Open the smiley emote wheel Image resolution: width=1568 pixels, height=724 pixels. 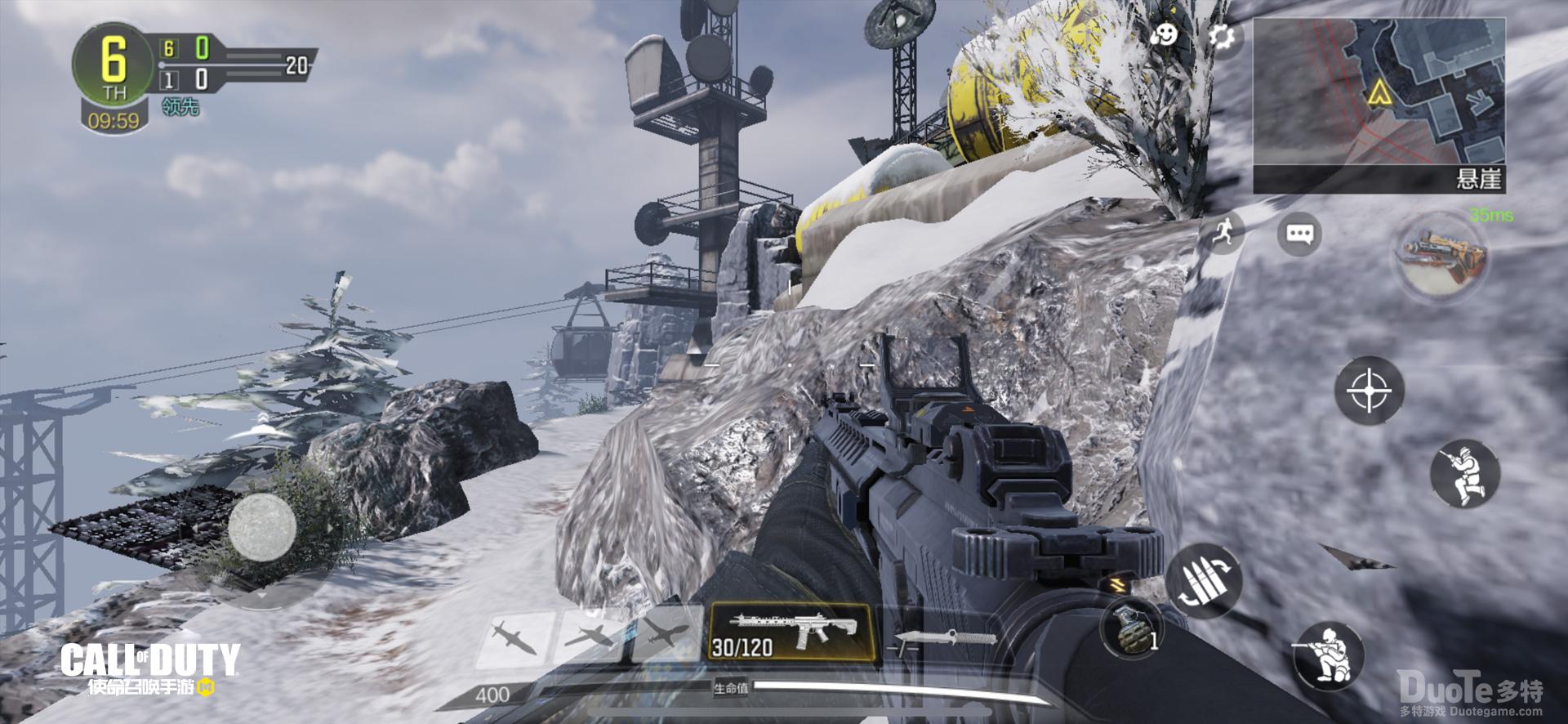pos(1165,35)
